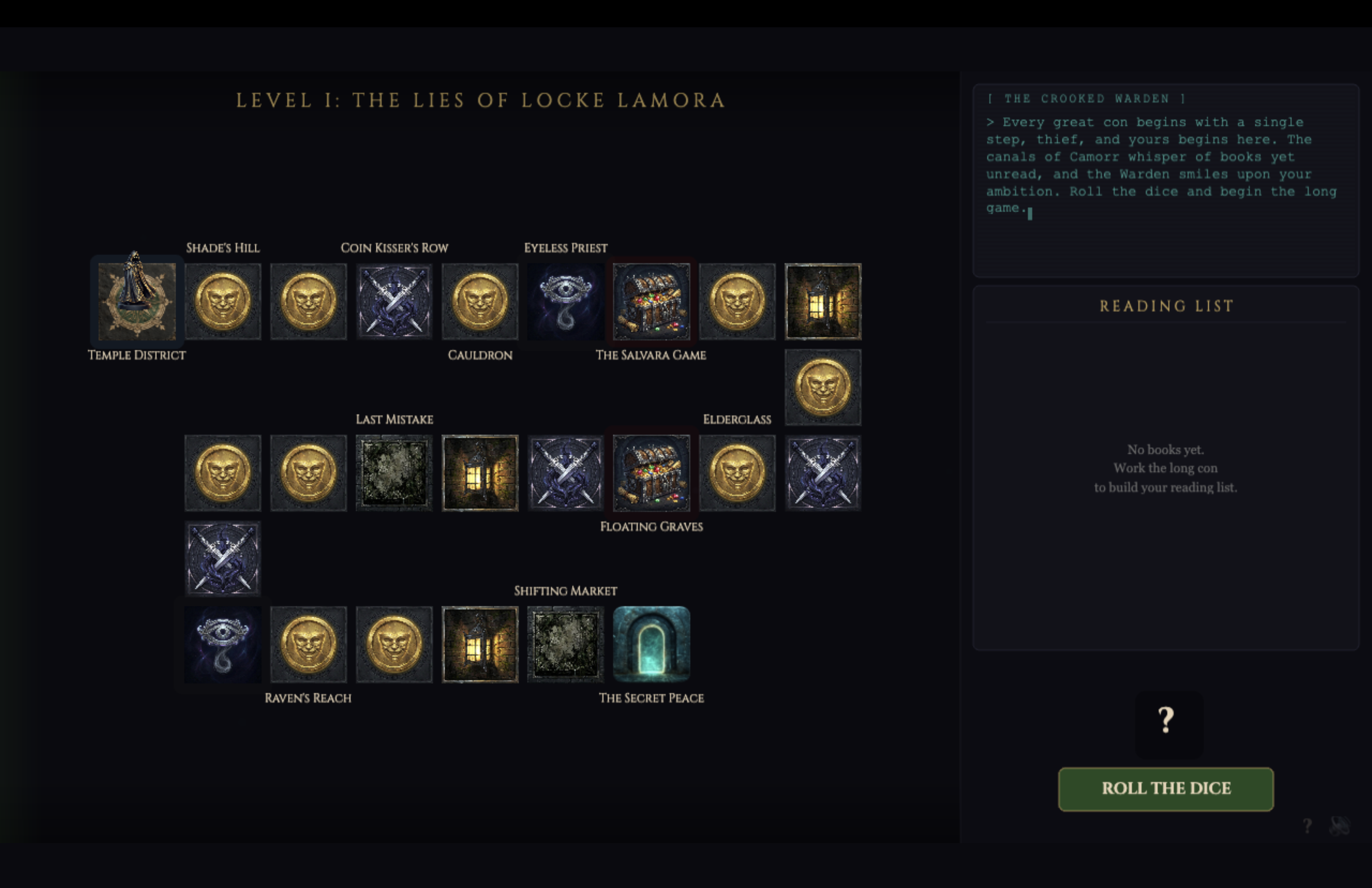Select the Last Mistake dark tile

coord(394,472)
